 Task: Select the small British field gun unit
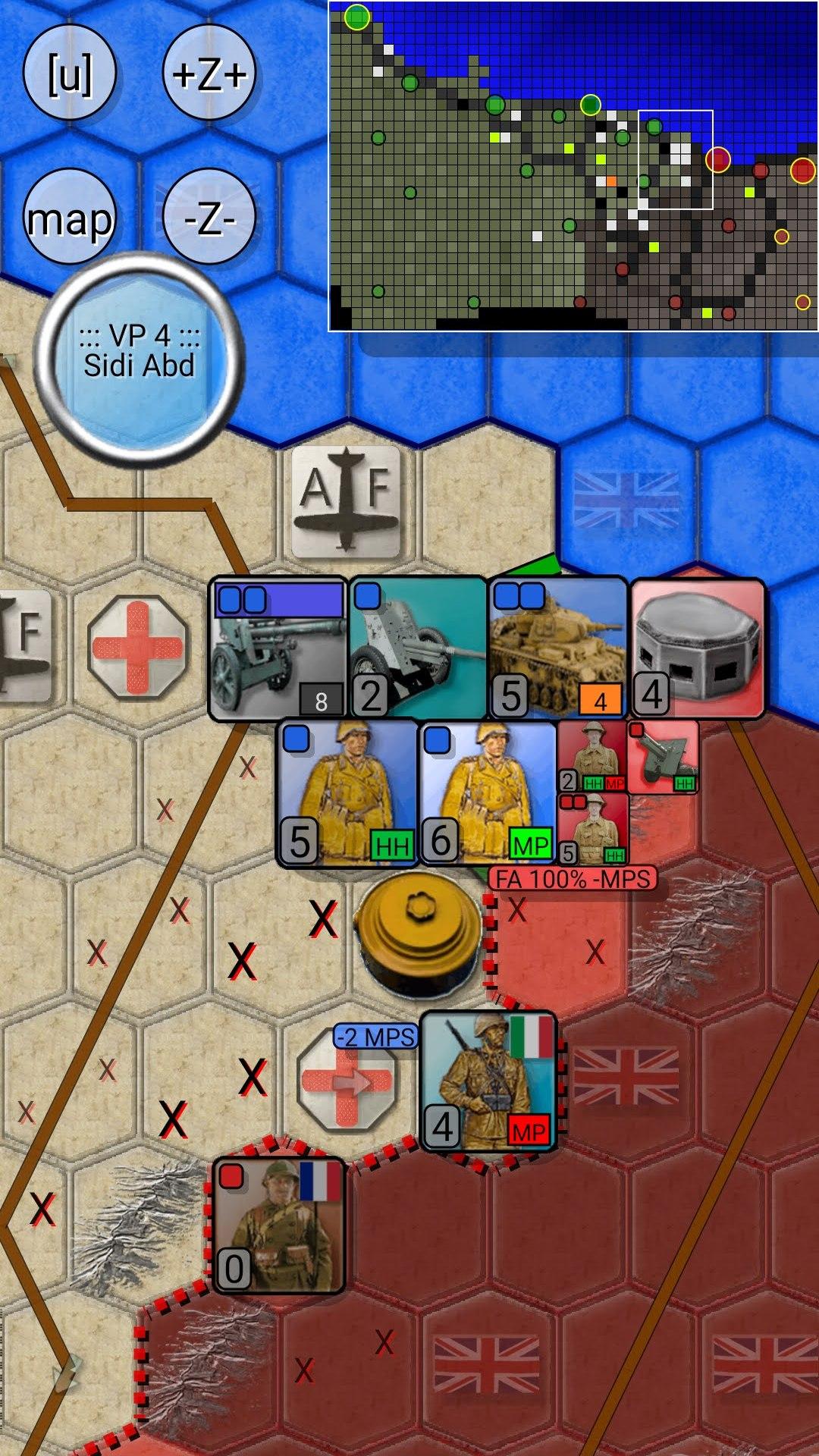click(x=663, y=757)
